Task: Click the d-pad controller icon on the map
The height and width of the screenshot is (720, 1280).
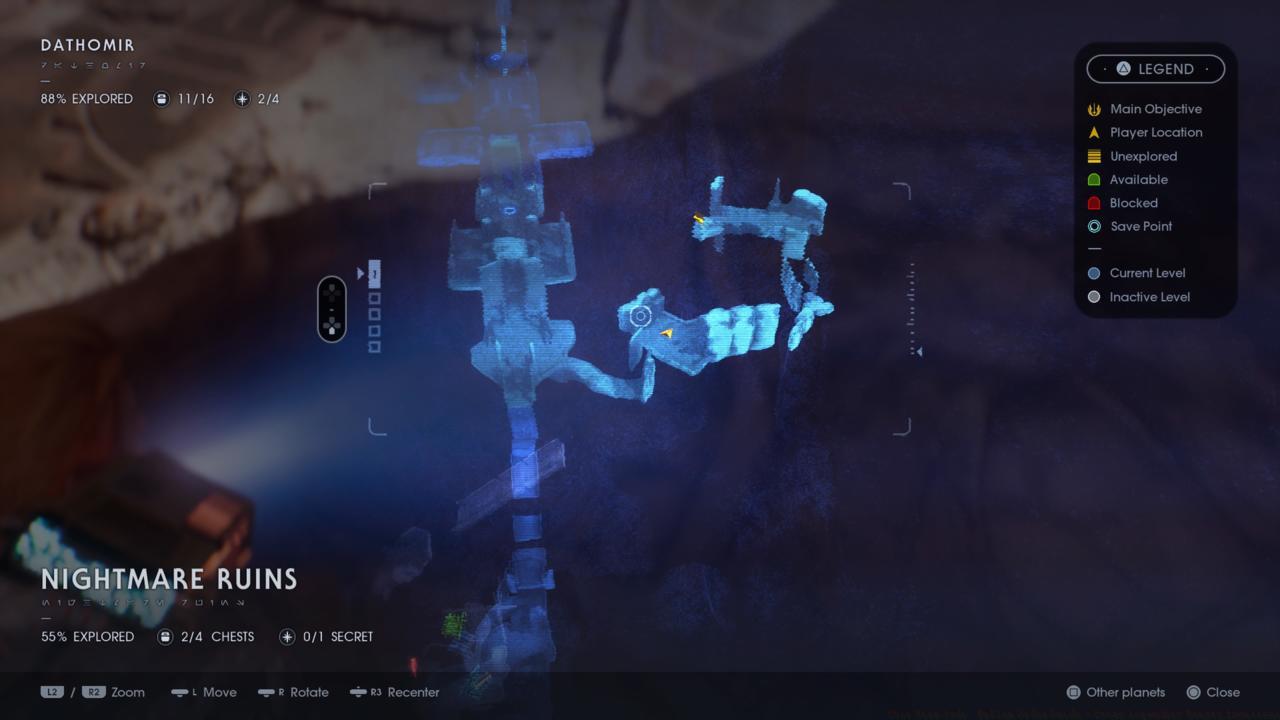Action: (x=331, y=309)
